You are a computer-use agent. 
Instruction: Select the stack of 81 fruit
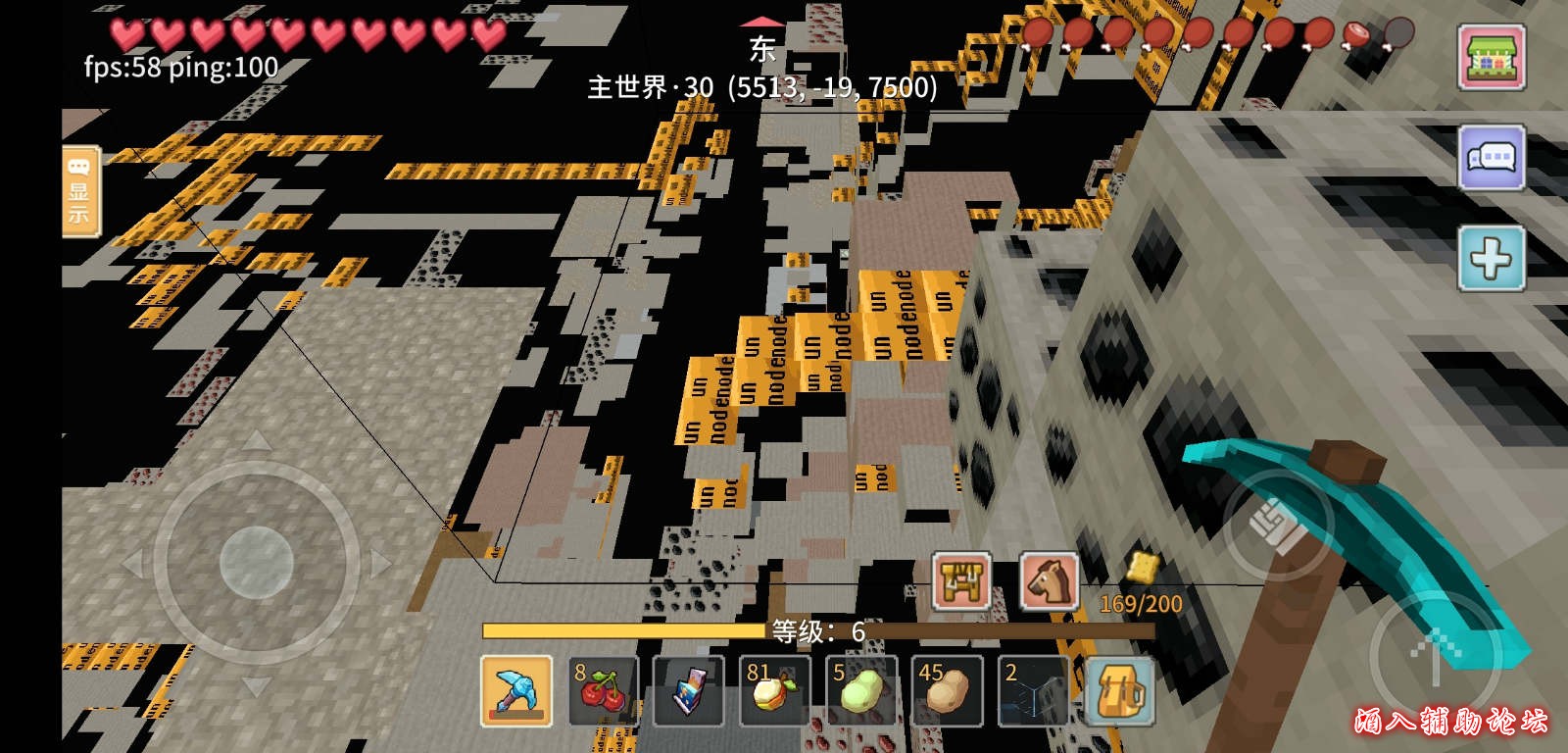pyautogui.click(x=774, y=691)
